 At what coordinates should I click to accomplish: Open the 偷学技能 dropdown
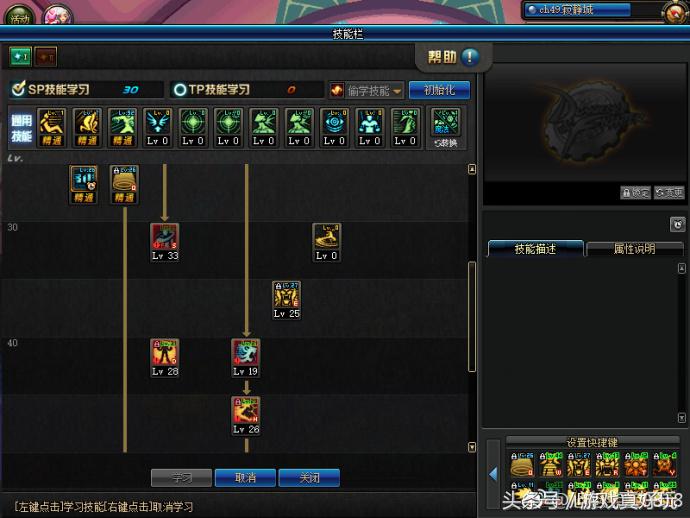366,90
